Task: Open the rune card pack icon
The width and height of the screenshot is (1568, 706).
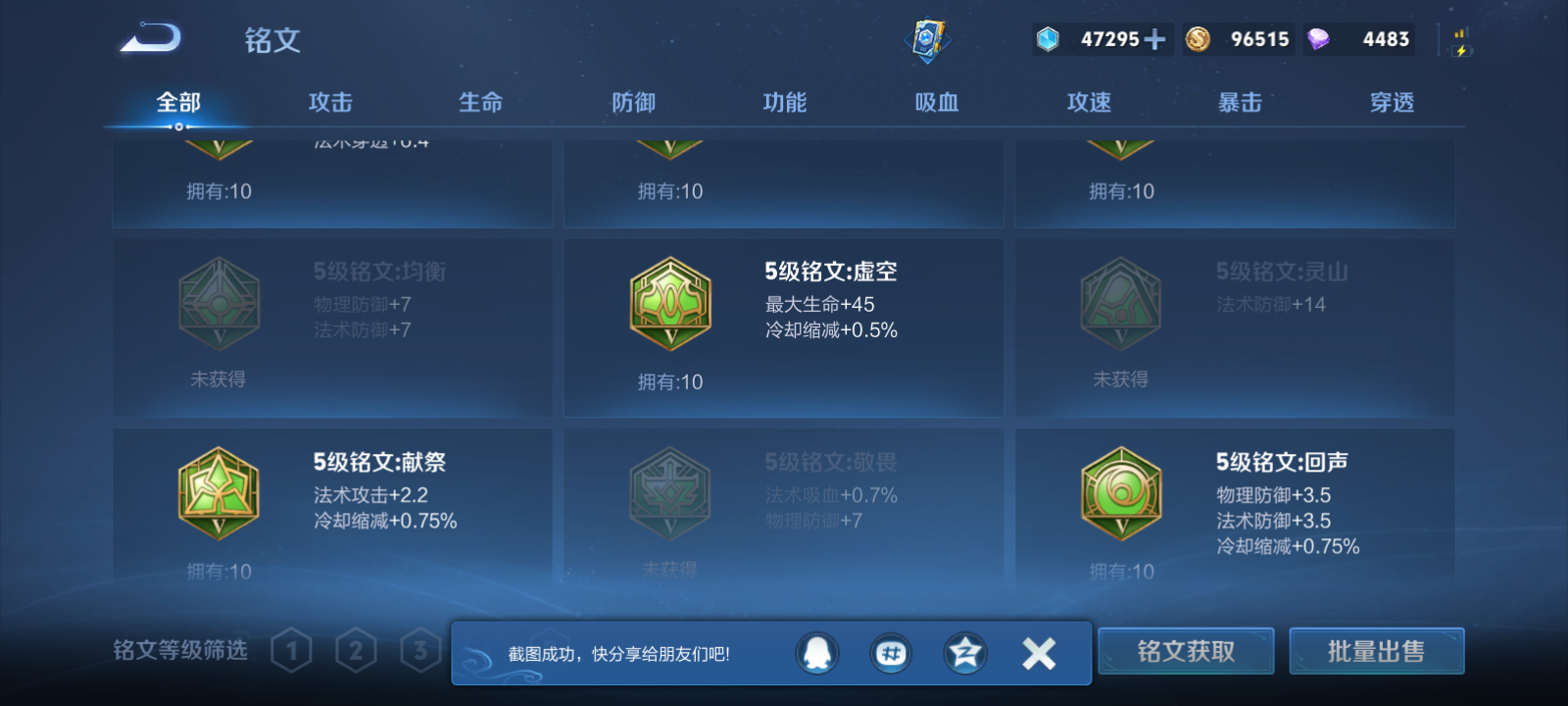Action: 925,39
